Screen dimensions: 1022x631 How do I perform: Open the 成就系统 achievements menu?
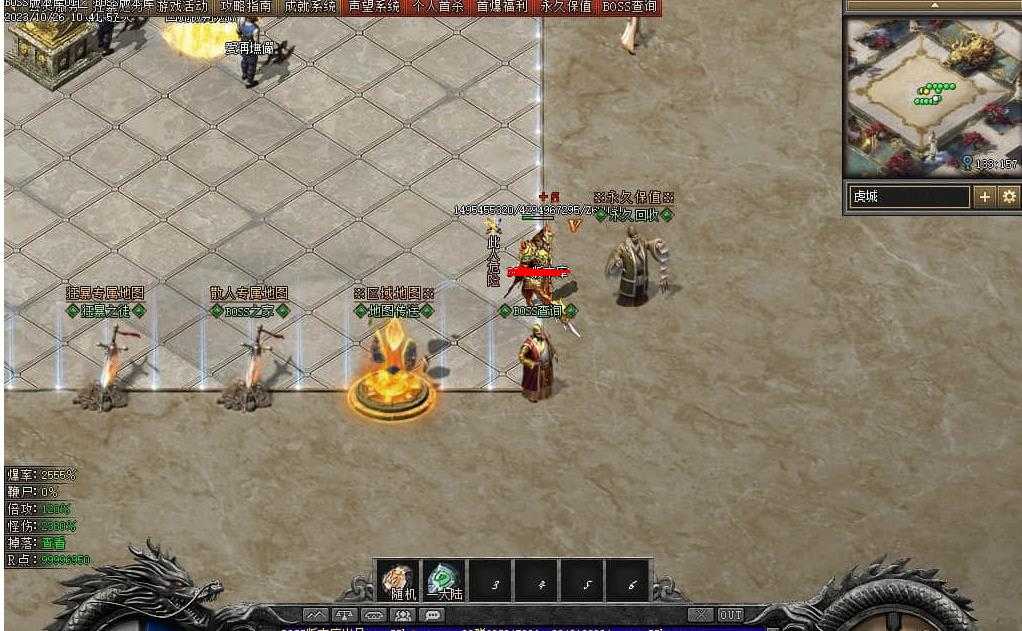309,6
